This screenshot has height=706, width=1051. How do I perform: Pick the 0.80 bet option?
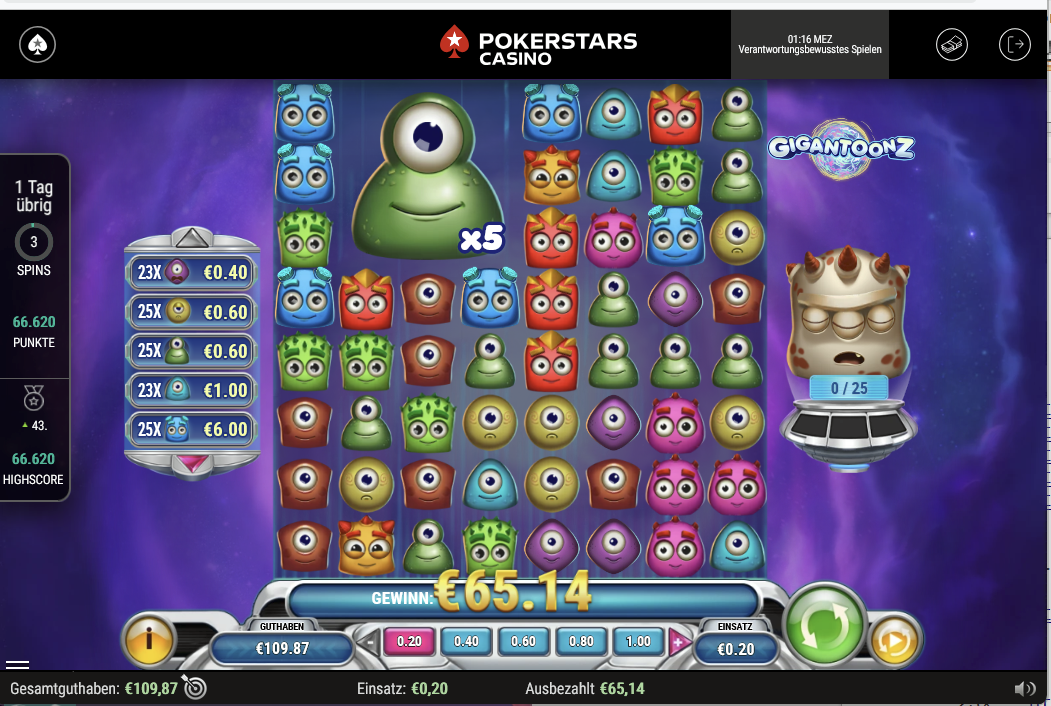(581, 642)
